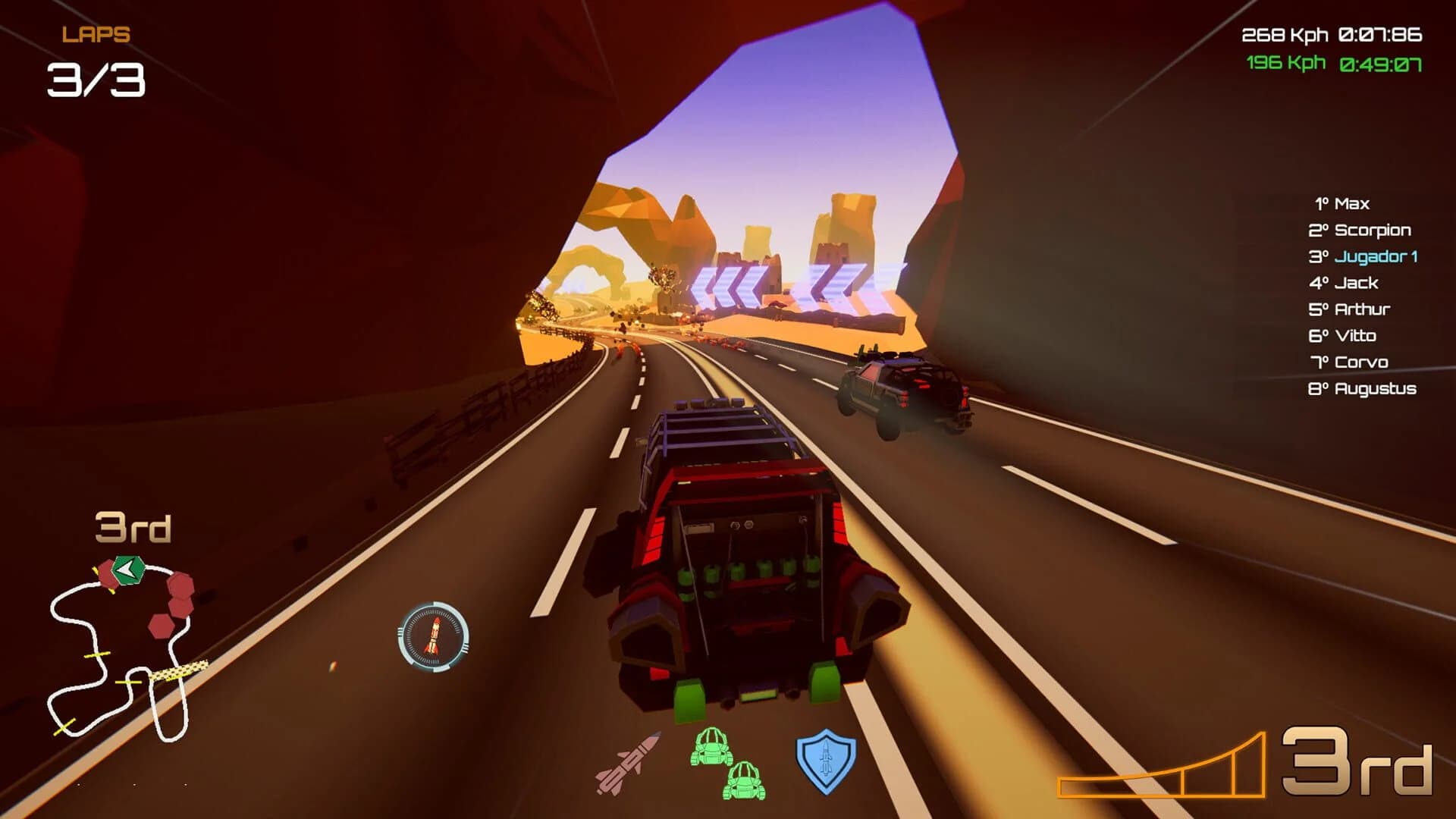Toggle the green 196 Kph speed readout
1456x819 pixels.
[1285, 64]
